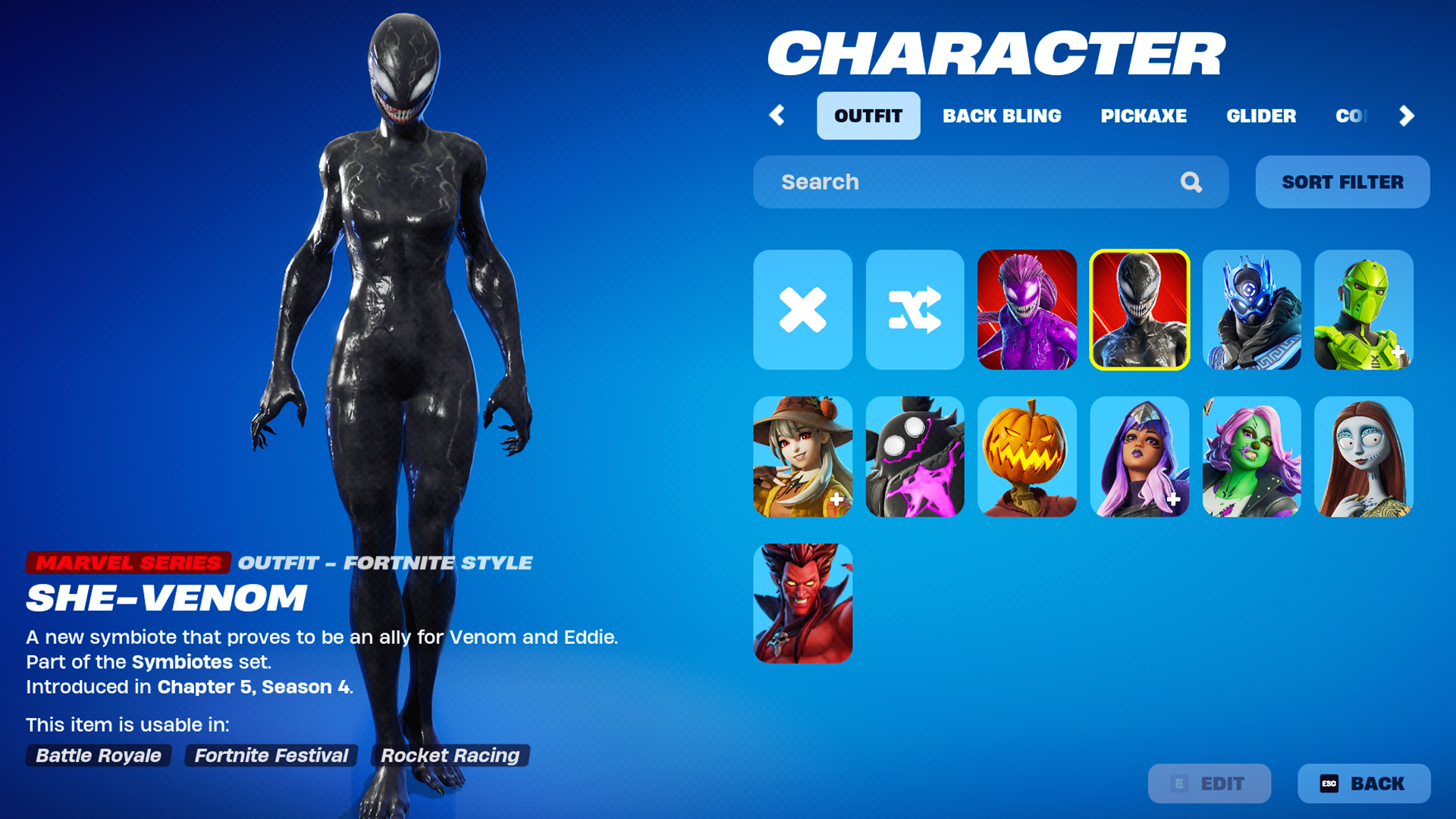Click the Edit button
The height and width of the screenshot is (819, 1456).
pos(1209,783)
